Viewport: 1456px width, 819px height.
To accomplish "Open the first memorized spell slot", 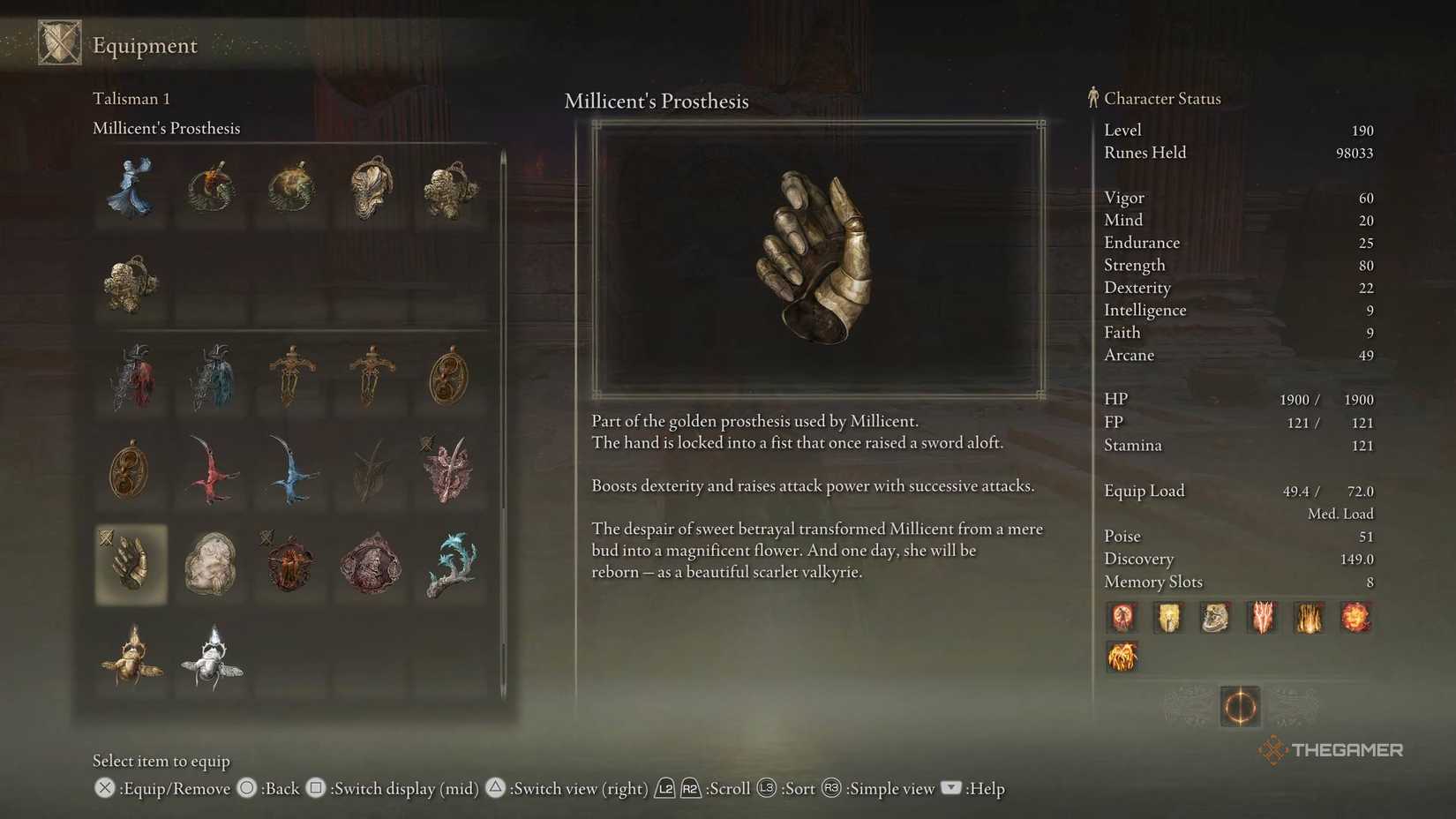I will tap(1122, 619).
